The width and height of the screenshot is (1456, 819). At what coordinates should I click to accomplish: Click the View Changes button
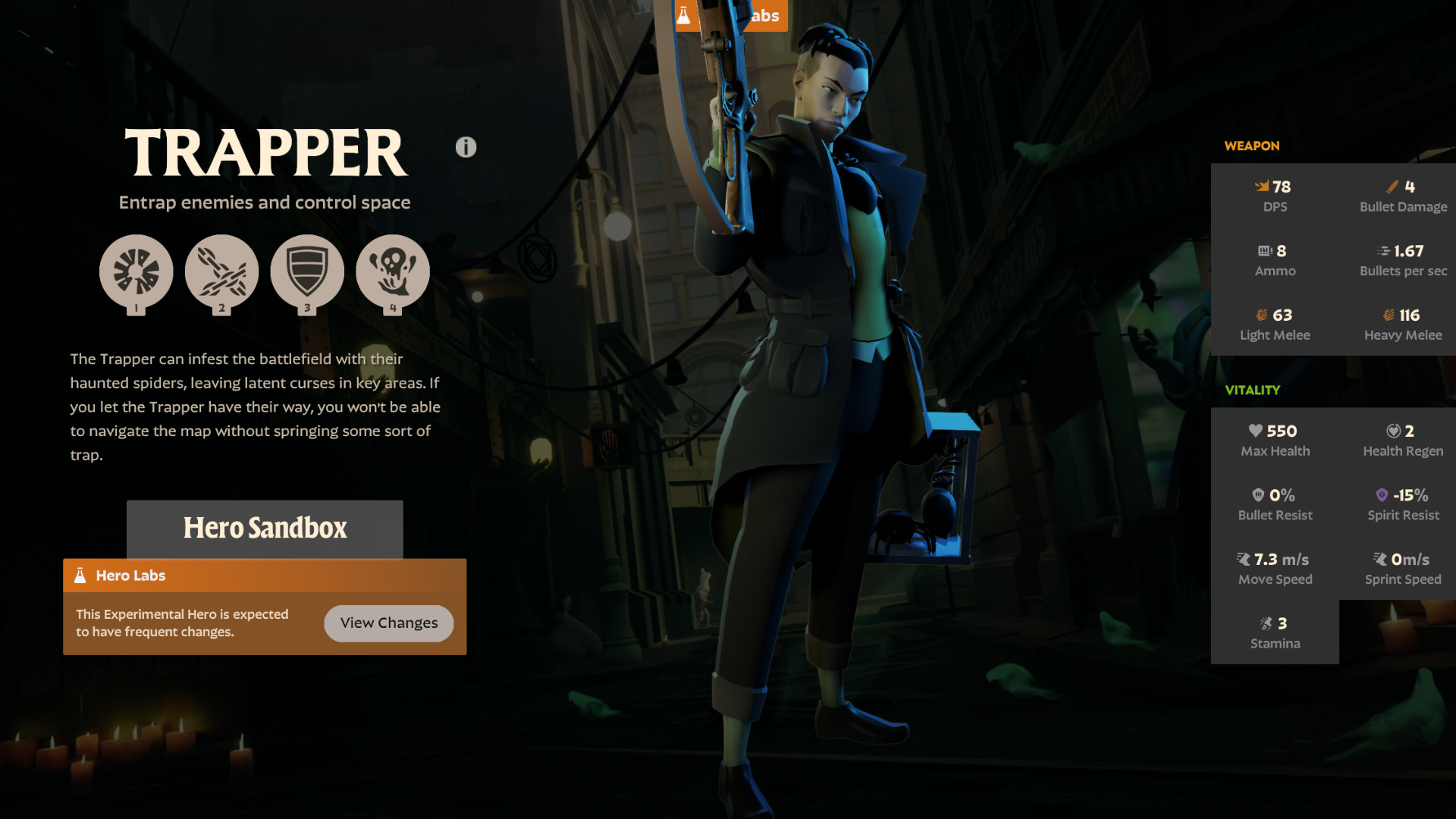click(x=388, y=623)
